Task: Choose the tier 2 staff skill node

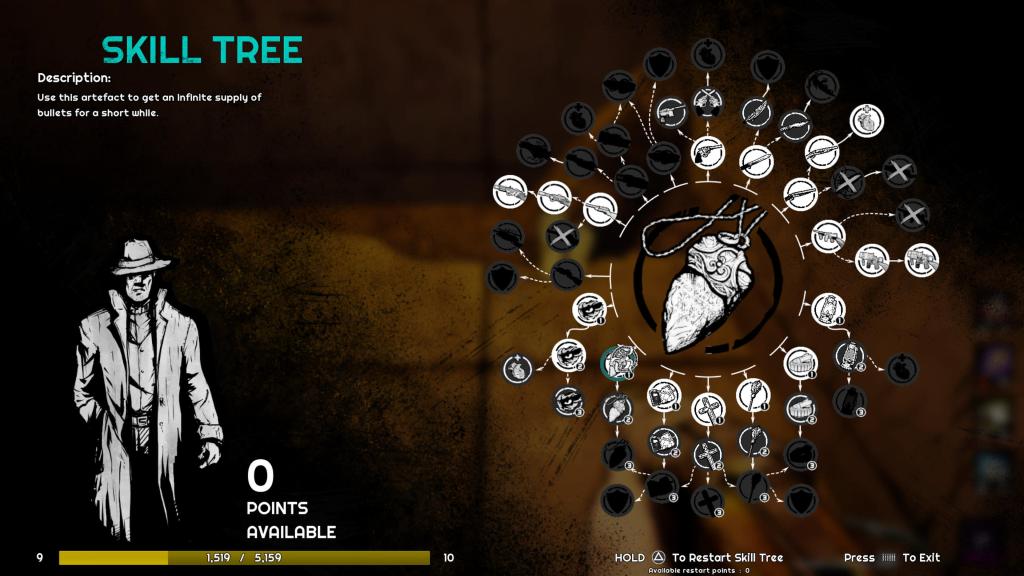Action: [753, 440]
